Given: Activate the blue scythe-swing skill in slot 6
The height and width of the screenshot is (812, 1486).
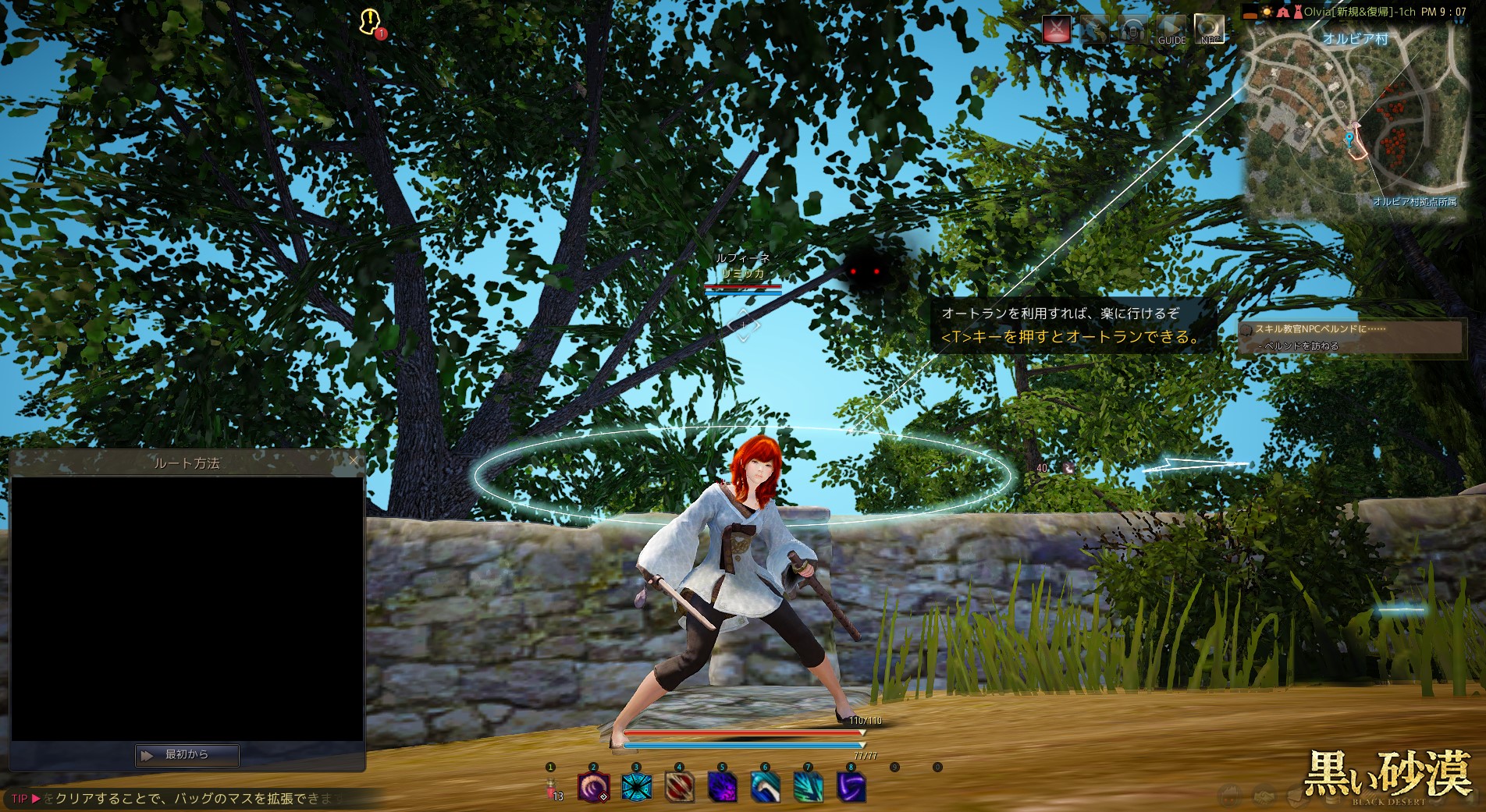Looking at the screenshot, I should 765,787.
